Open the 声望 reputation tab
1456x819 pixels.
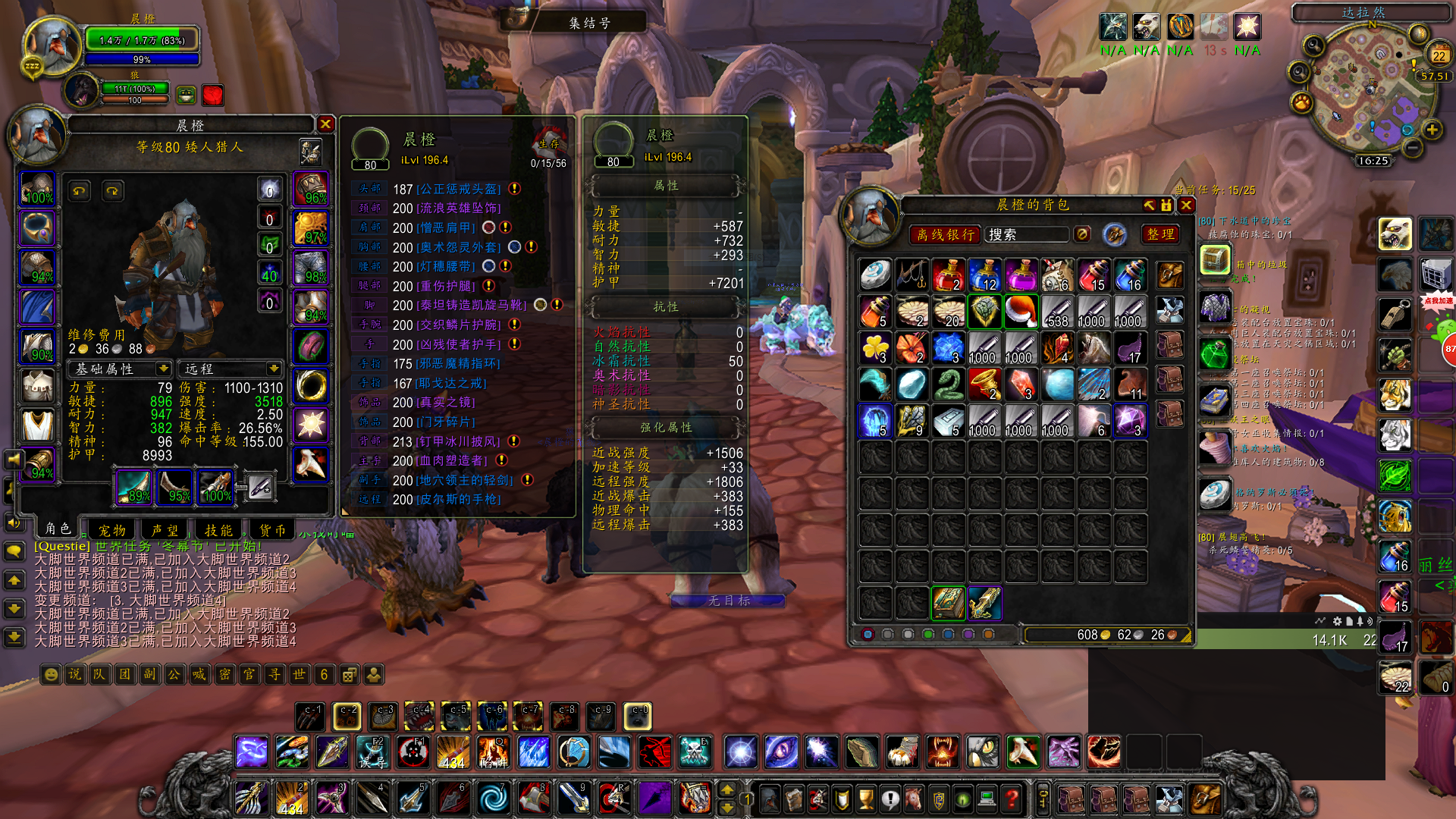[165, 529]
